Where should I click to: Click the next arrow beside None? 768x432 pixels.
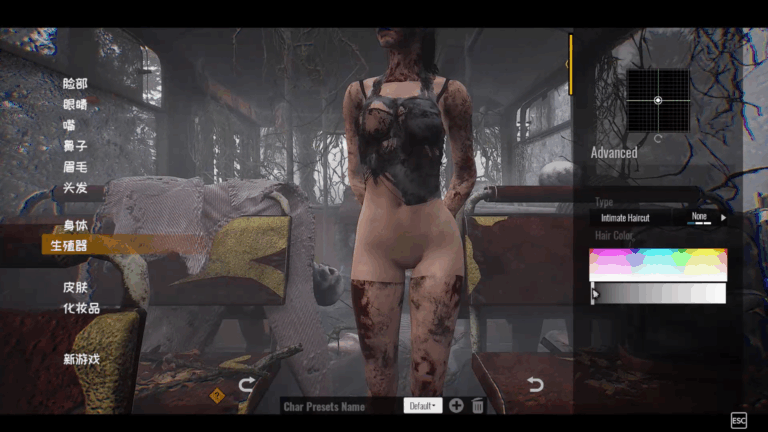[723, 217]
